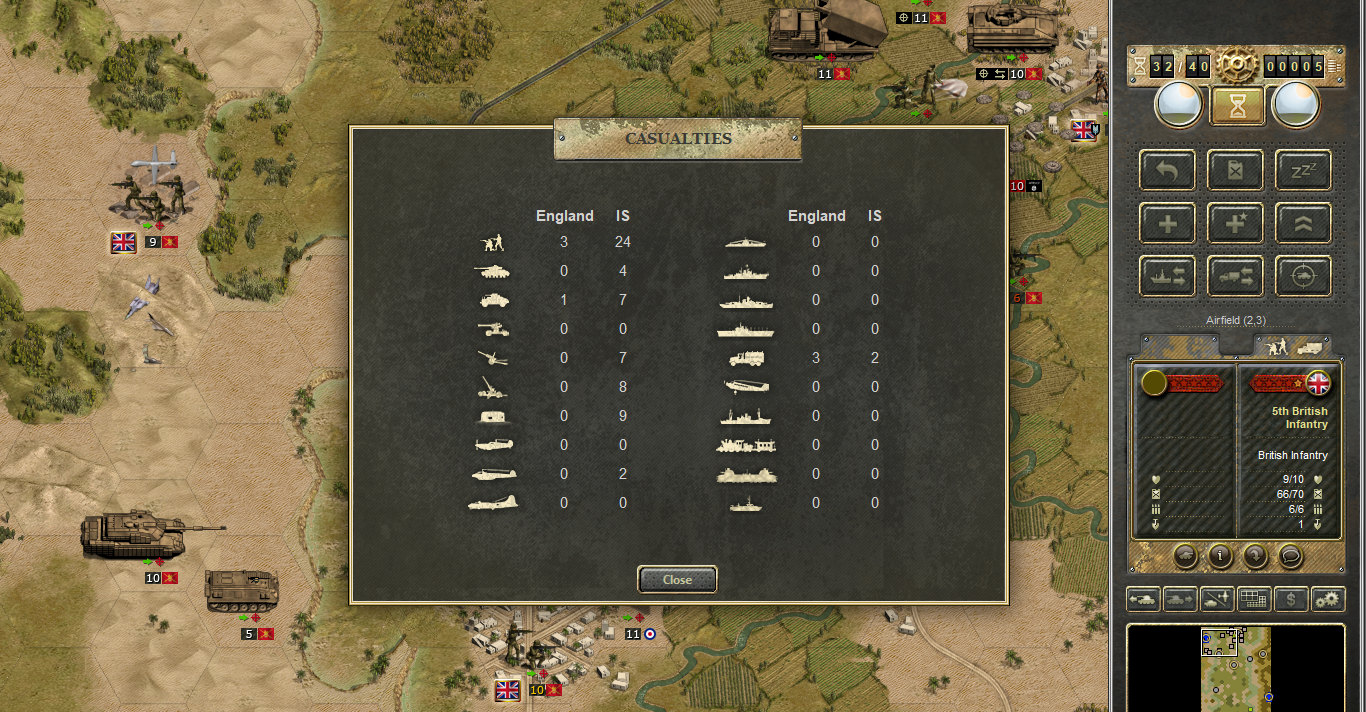Open unit details with the info button
The image size is (1366, 712).
[x=1219, y=555]
